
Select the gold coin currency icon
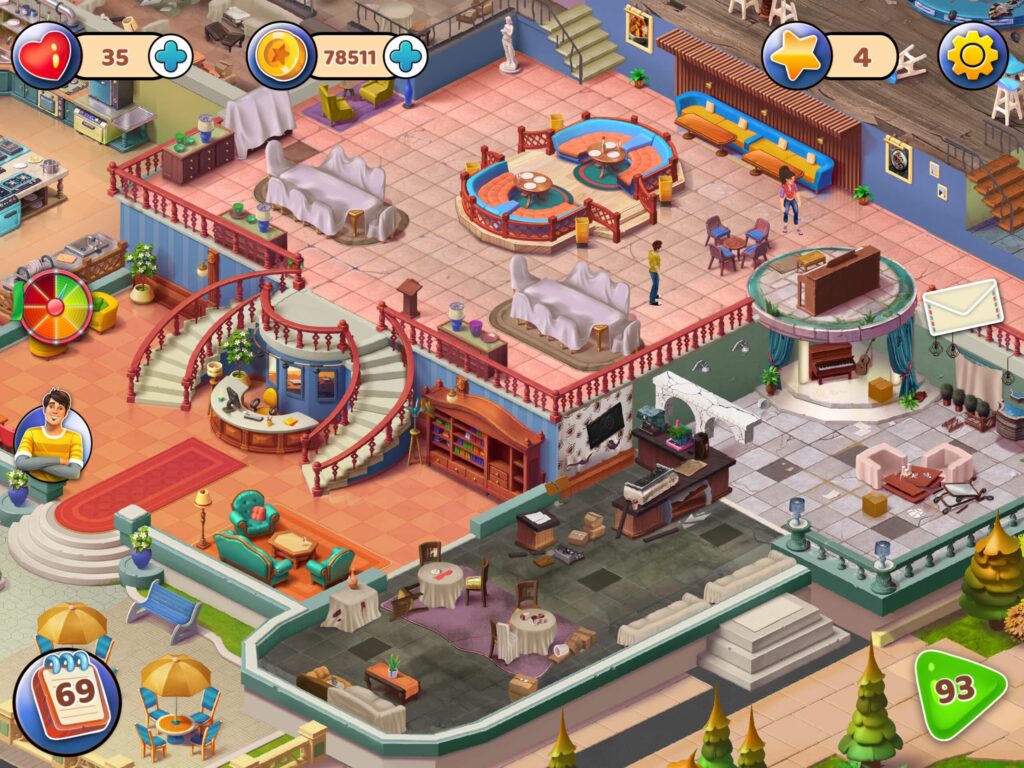point(281,56)
